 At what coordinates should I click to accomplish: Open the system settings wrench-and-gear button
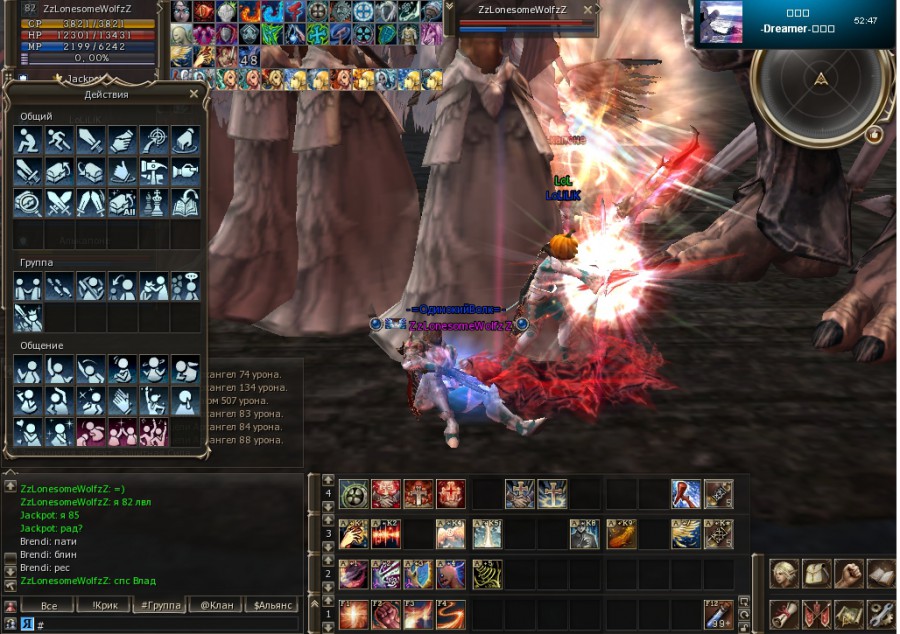coord(880,613)
